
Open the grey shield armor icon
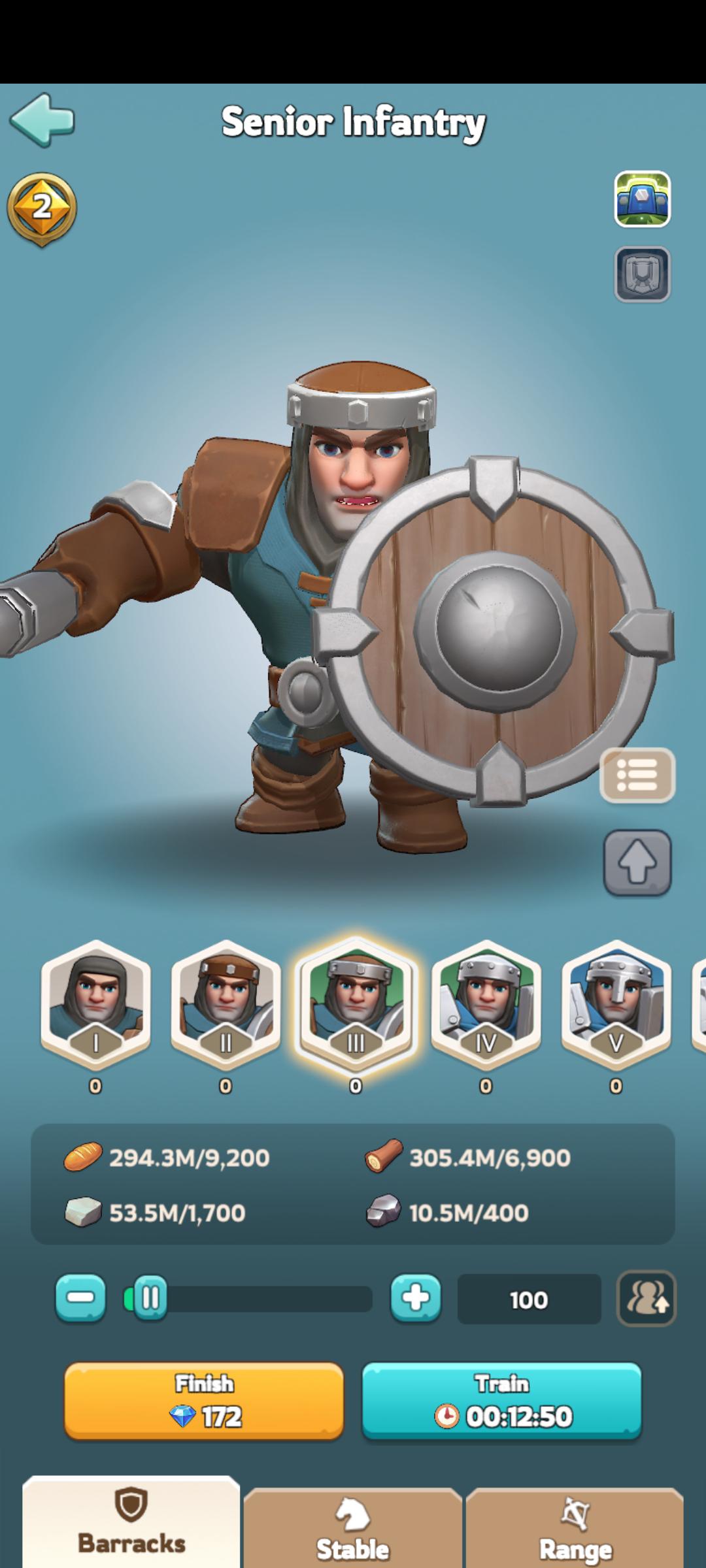[x=642, y=274]
